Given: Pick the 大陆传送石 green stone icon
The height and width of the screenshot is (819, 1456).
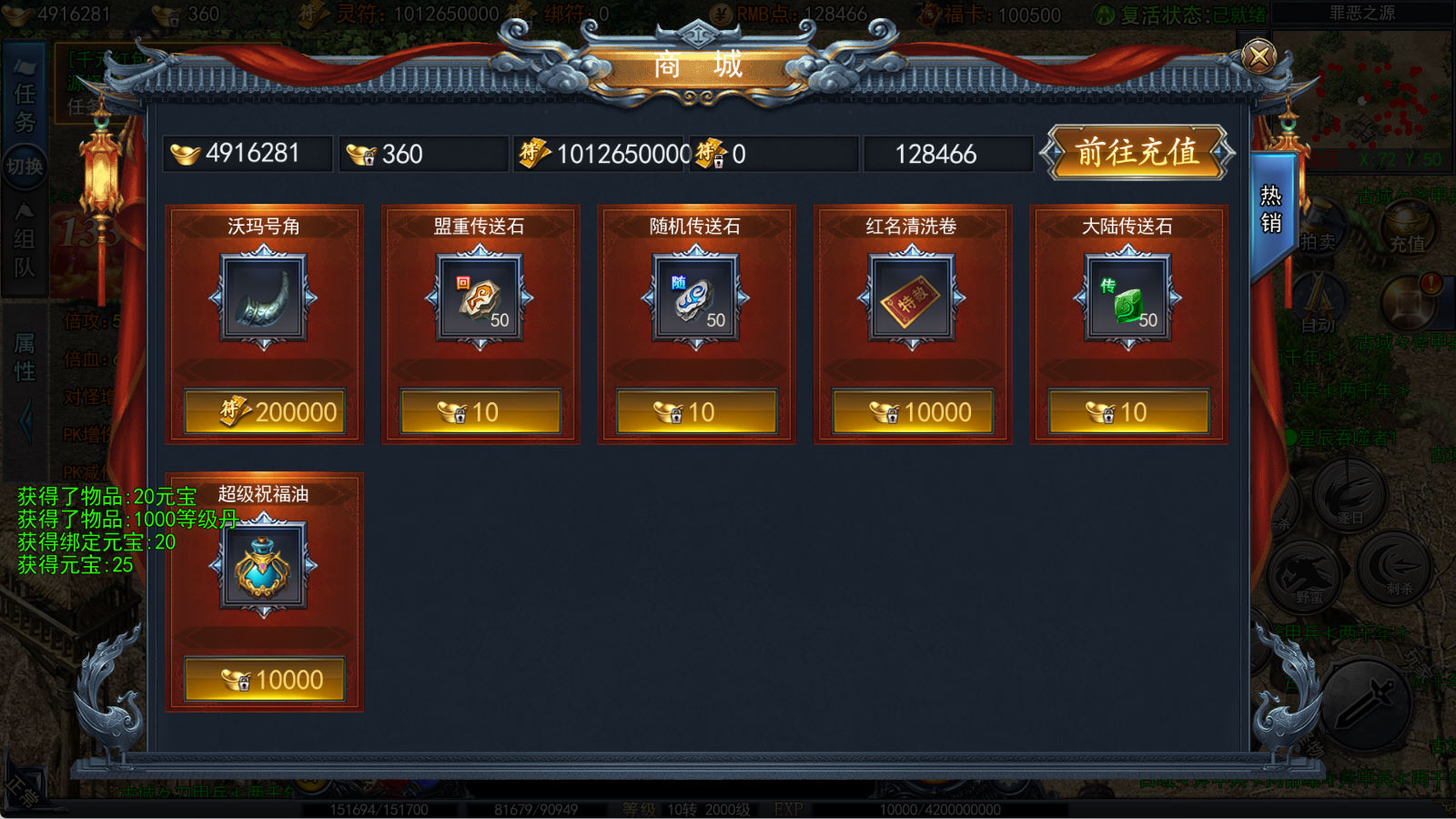Looking at the screenshot, I should (x=1128, y=298).
